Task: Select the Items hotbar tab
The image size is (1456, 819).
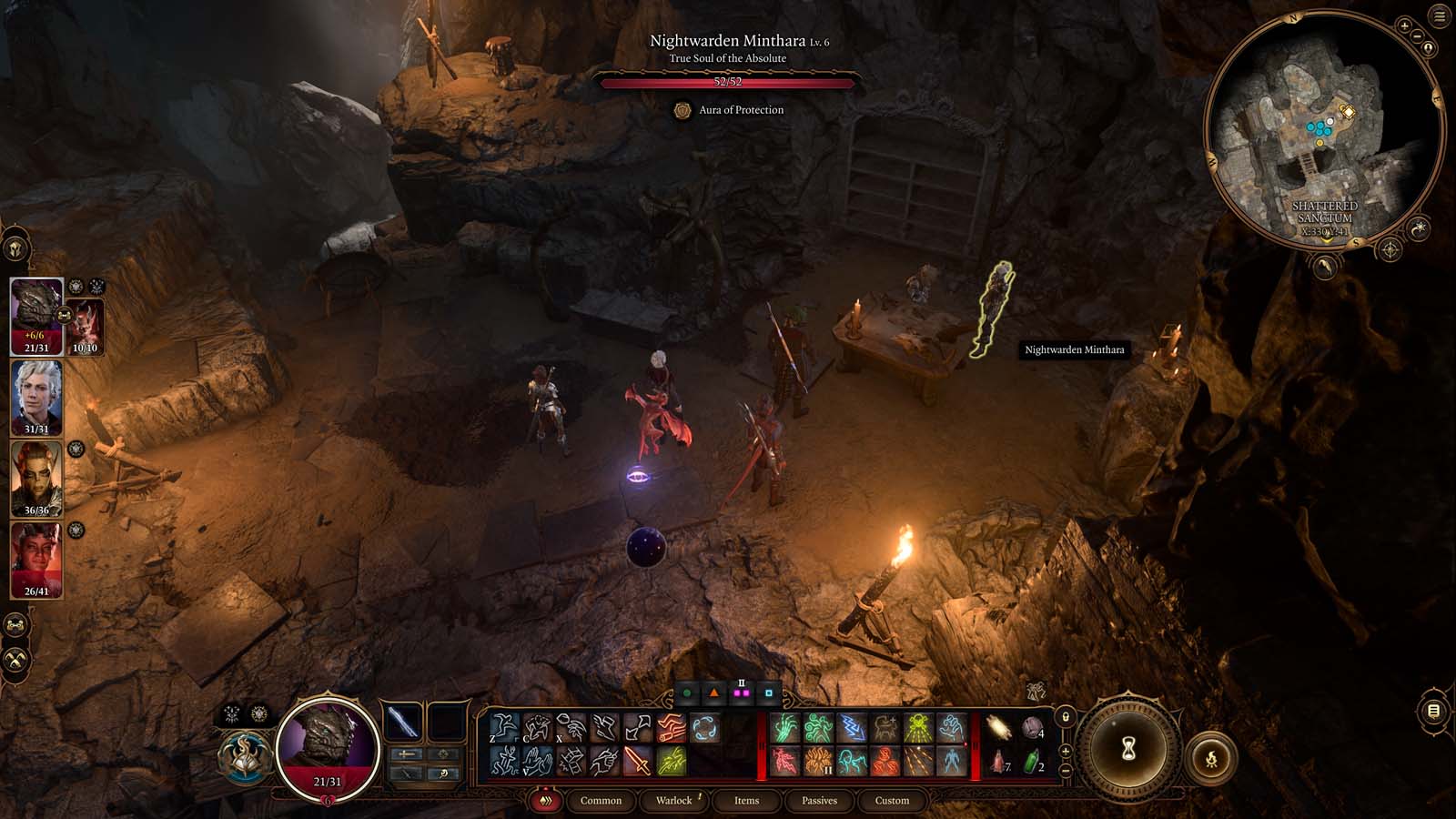Action: coord(746,801)
